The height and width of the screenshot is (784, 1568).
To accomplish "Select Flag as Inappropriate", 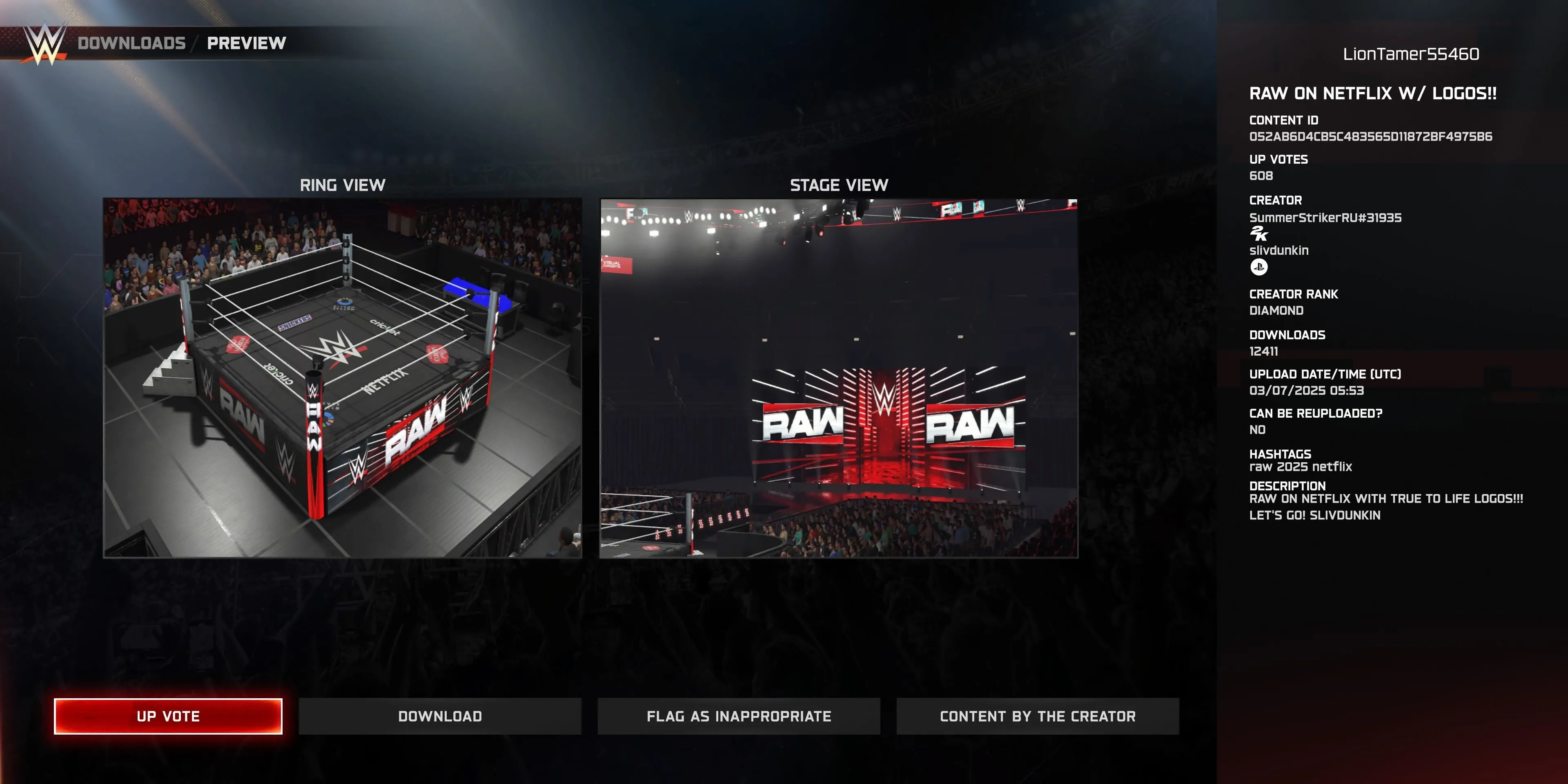I will pyautogui.click(x=738, y=716).
